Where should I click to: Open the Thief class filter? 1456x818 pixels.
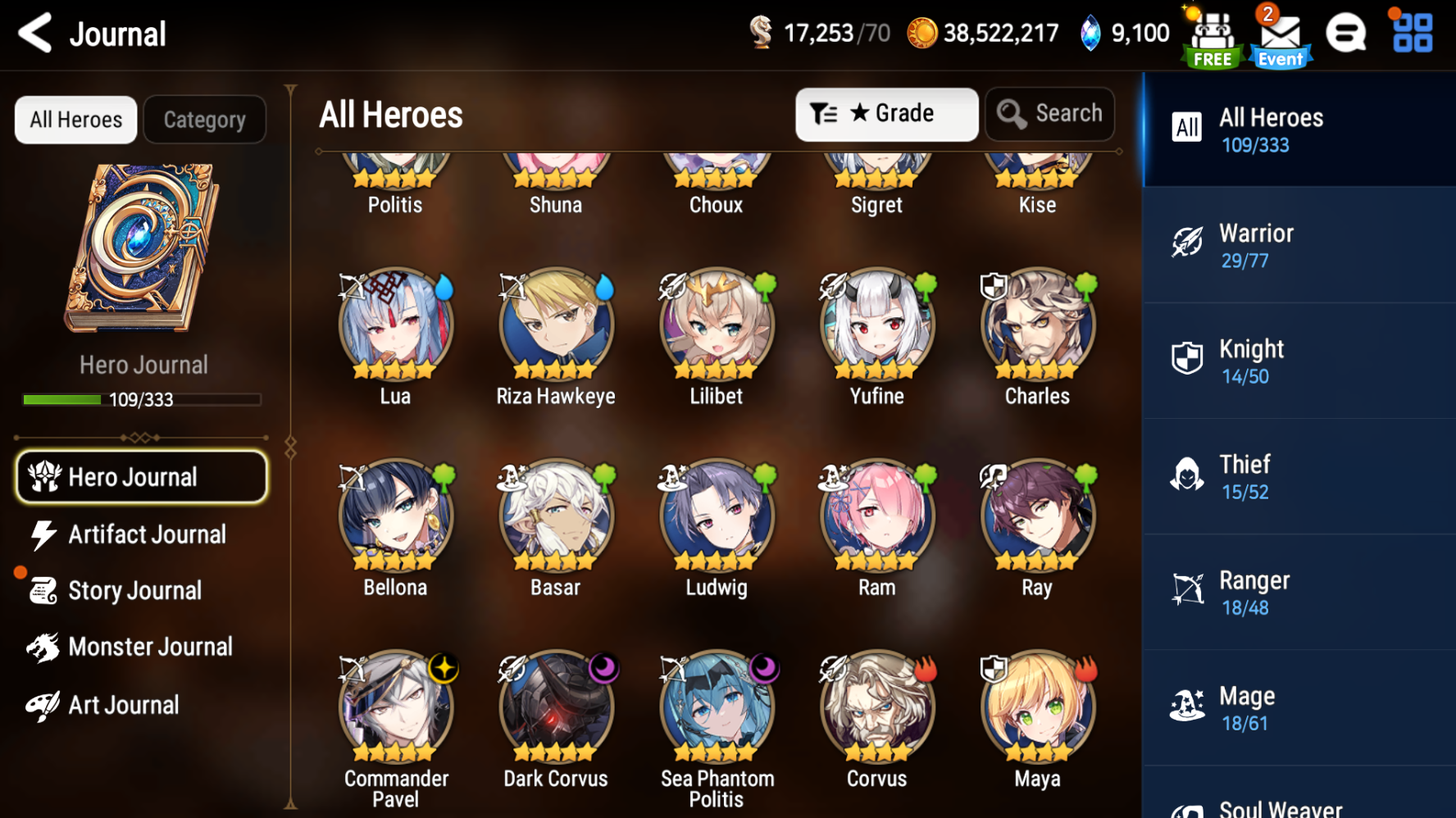click(1298, 476)
